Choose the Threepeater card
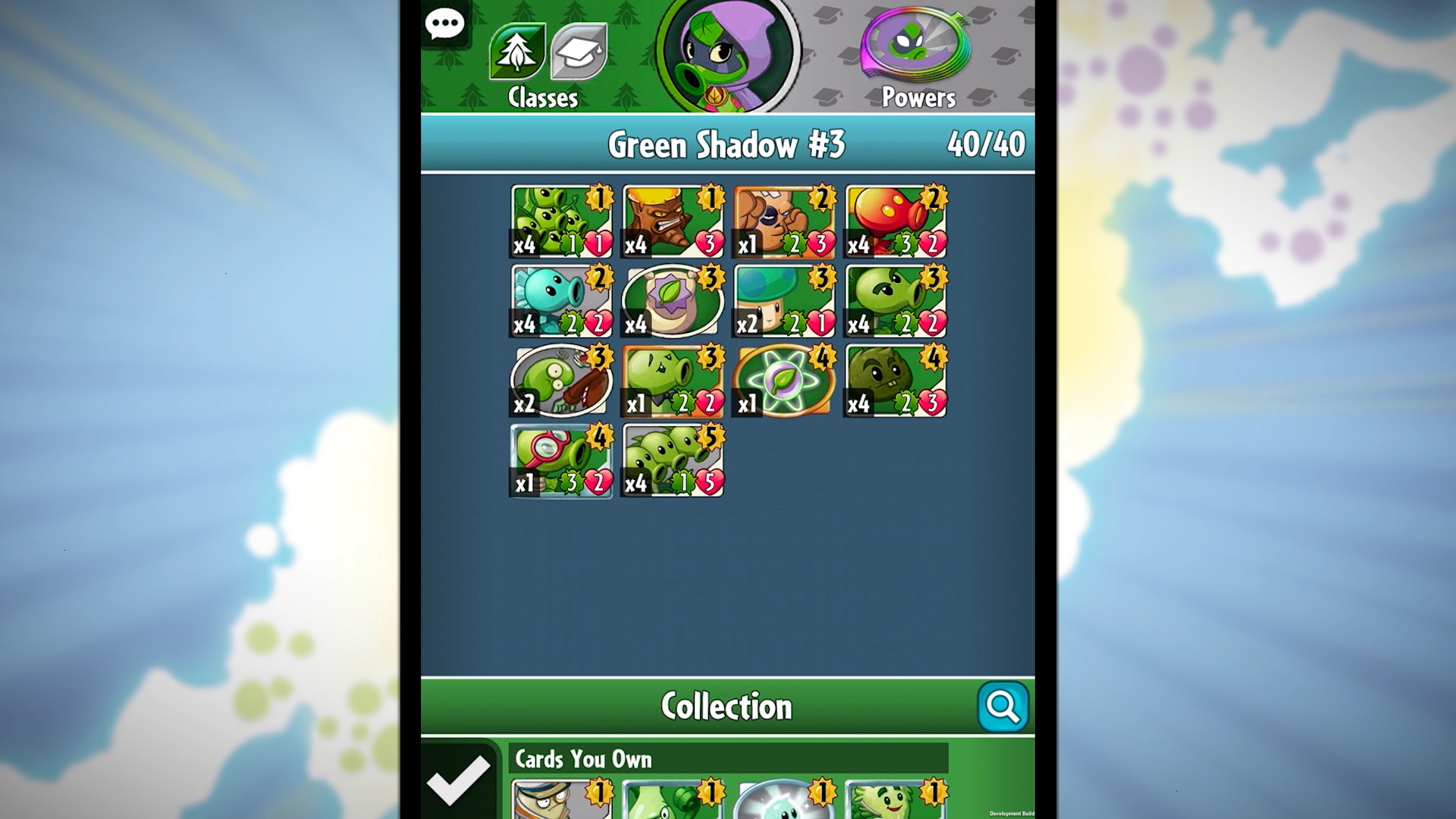 tap(673, 460)
